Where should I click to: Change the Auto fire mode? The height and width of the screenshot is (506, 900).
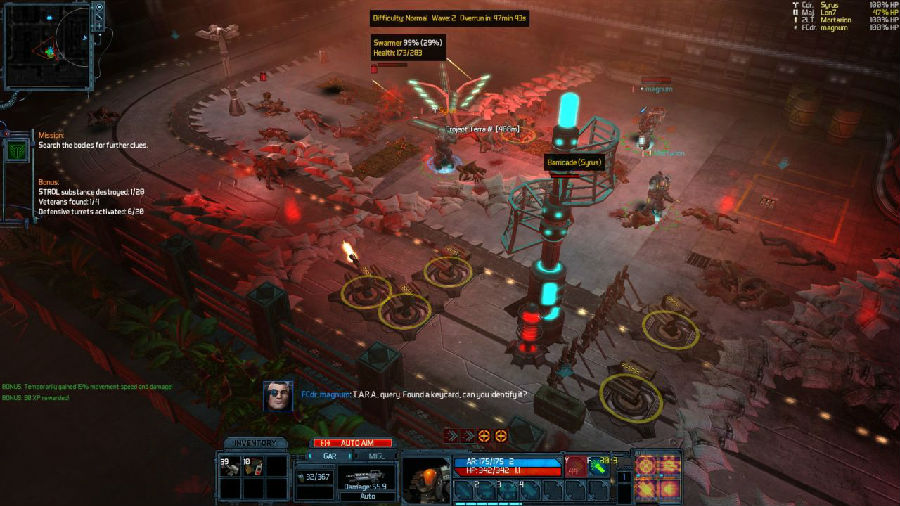click(367, 495)
